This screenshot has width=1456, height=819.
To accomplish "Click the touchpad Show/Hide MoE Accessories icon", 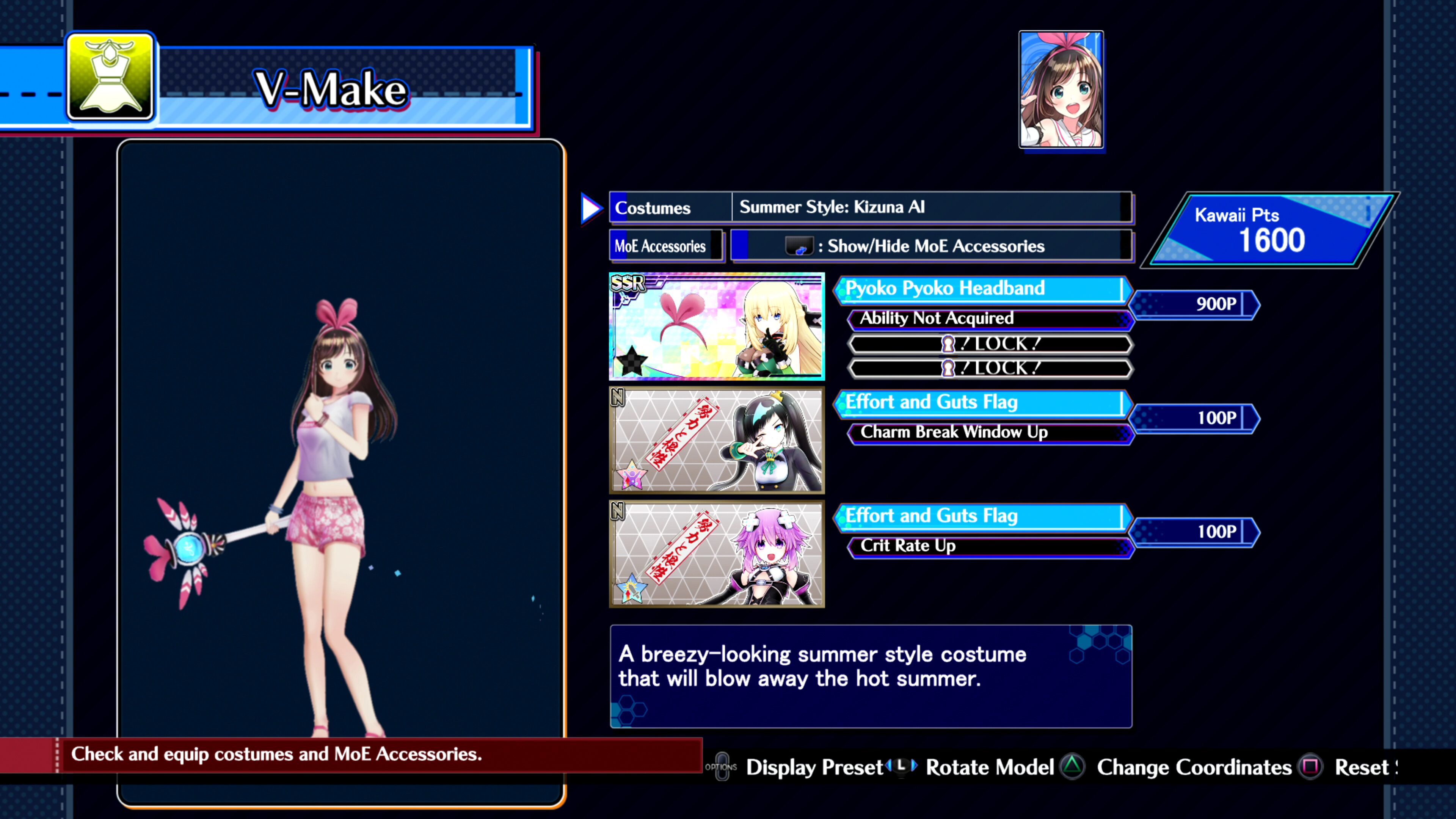I will pos(800,246).
